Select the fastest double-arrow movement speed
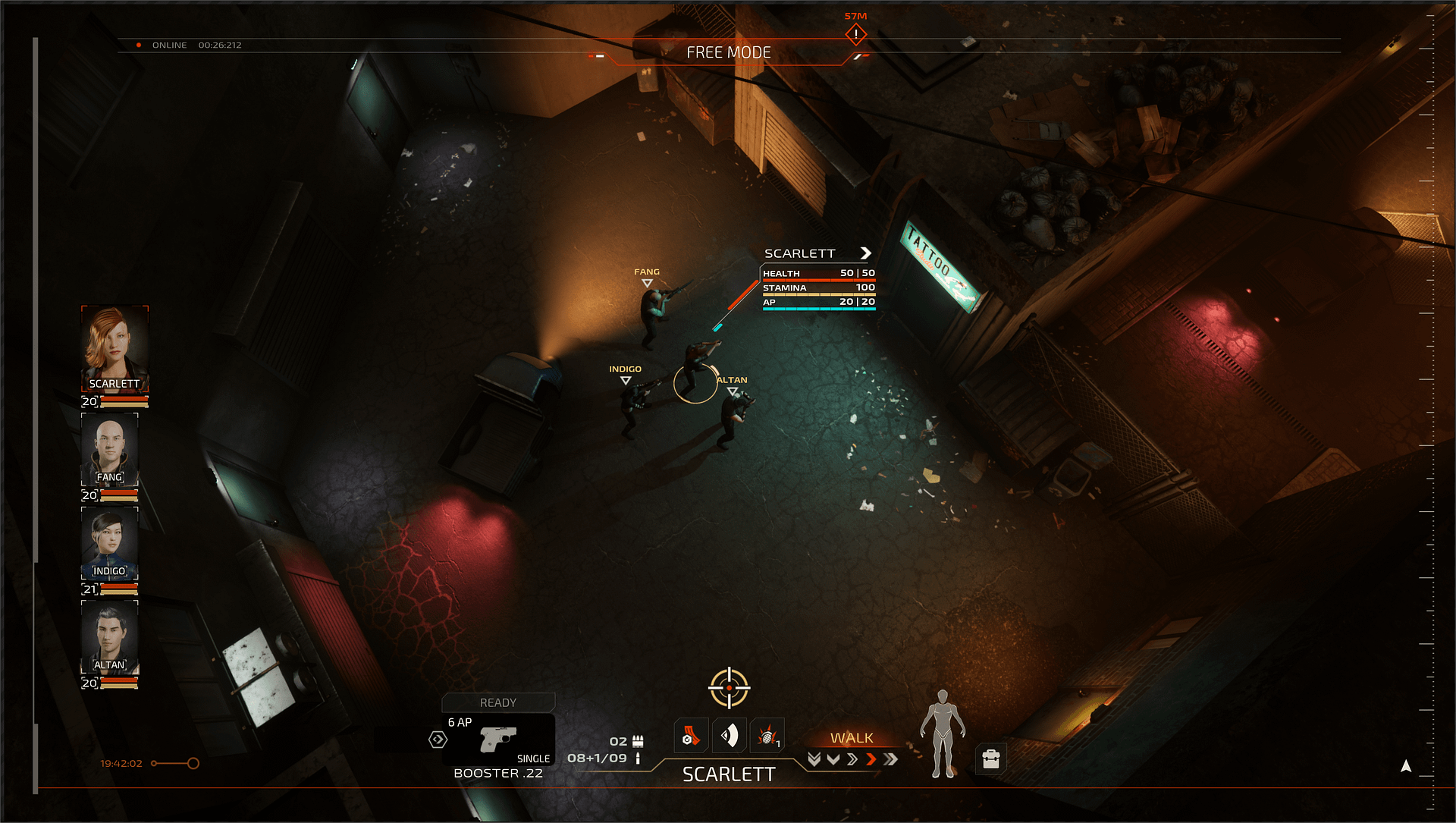1456x823 pixels. click(x=890, y=759)
